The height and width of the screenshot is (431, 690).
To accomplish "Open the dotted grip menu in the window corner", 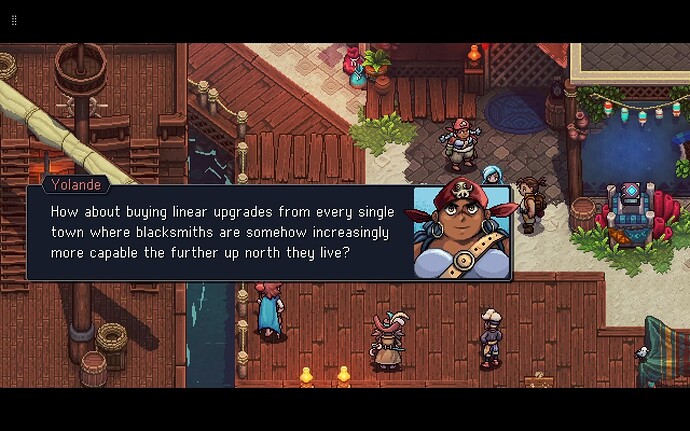I will pyautogui.click(x=14, y=20).
